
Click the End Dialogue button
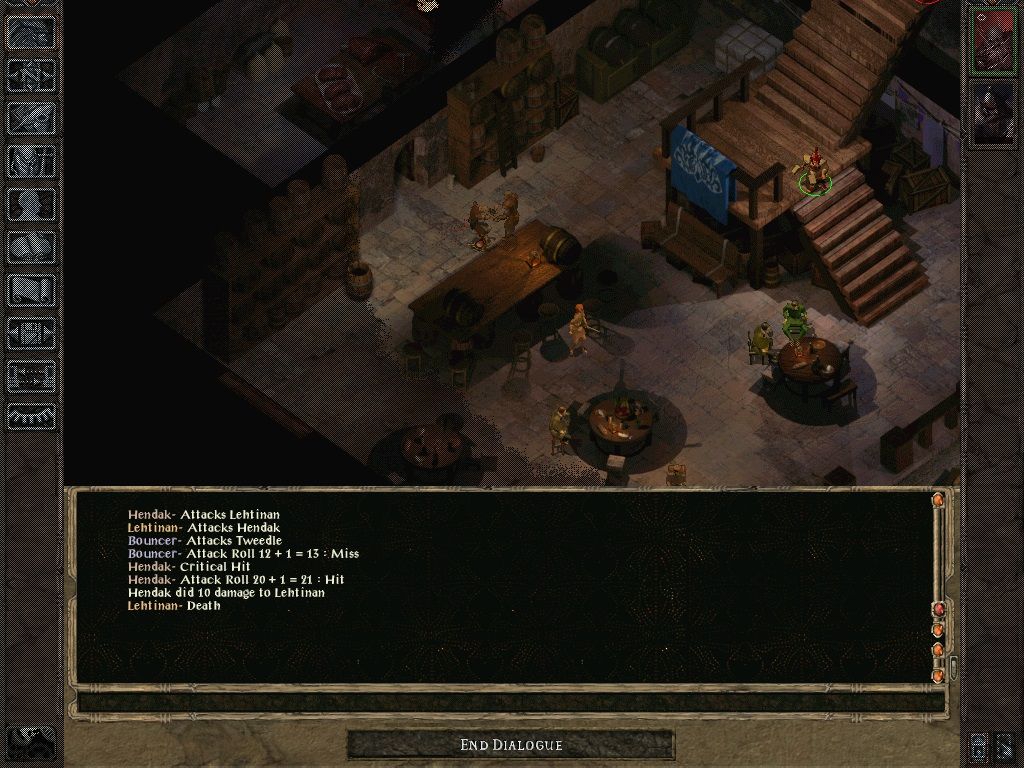coord(511,745)
